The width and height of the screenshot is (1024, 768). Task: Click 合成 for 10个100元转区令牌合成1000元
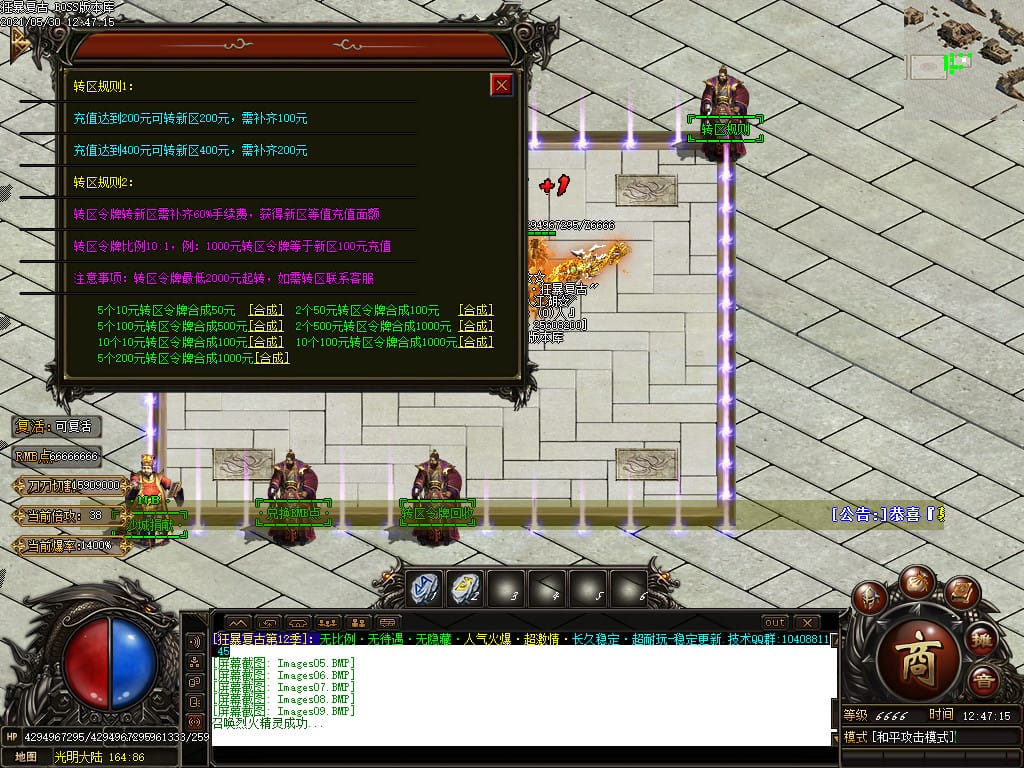click(476, 342)
